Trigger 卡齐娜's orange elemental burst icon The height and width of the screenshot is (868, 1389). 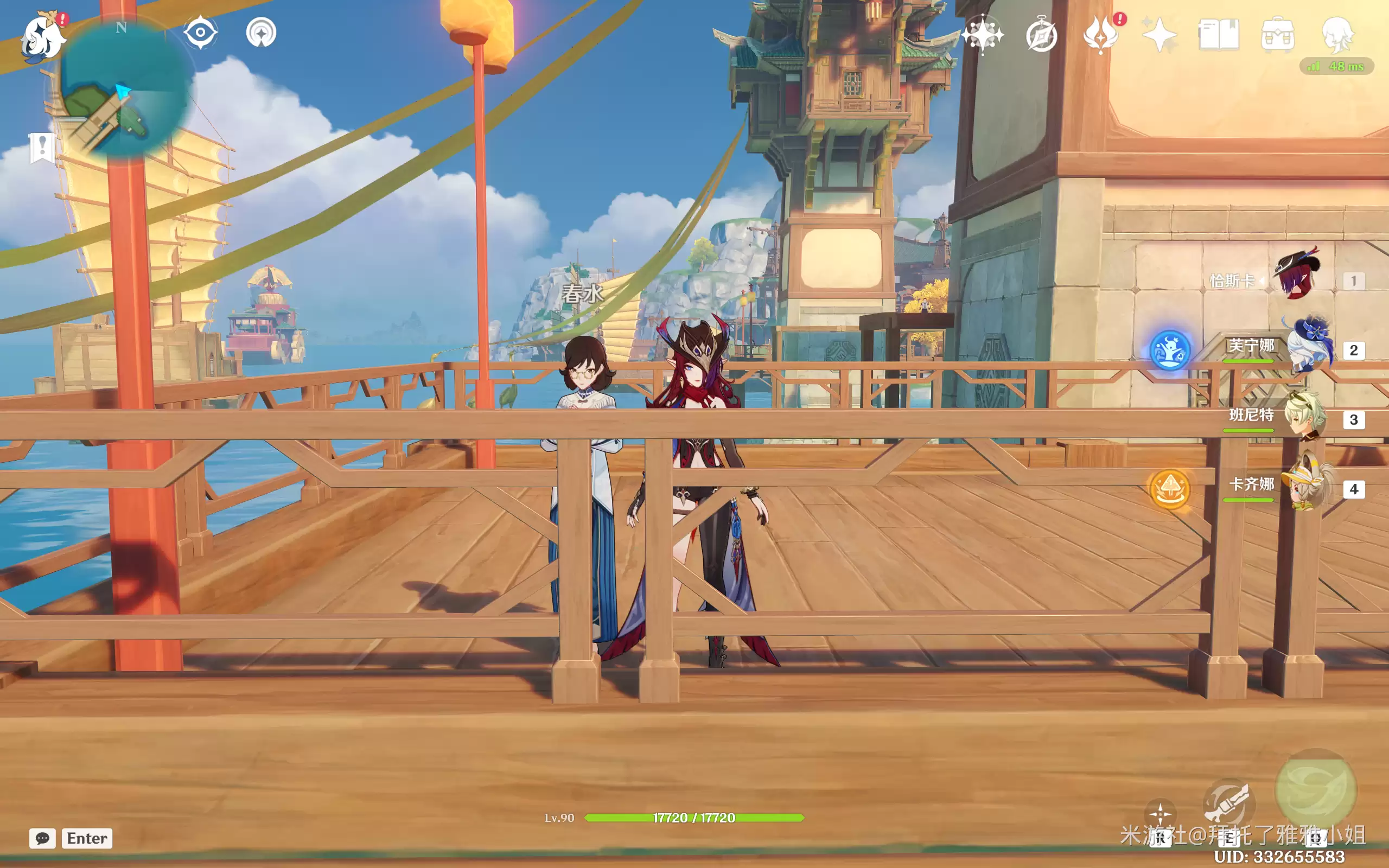(1170, 489)
